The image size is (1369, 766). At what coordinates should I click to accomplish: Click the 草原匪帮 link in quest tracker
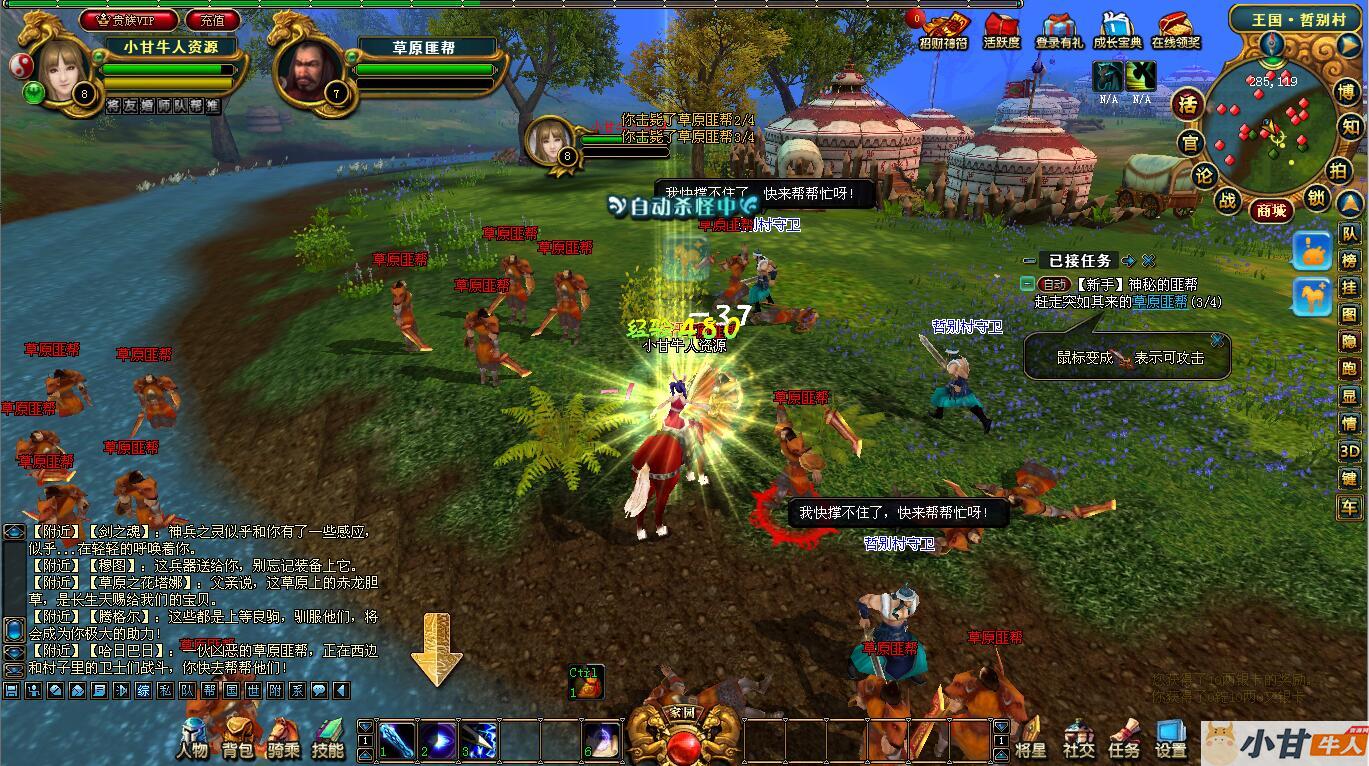(1160, 301)
